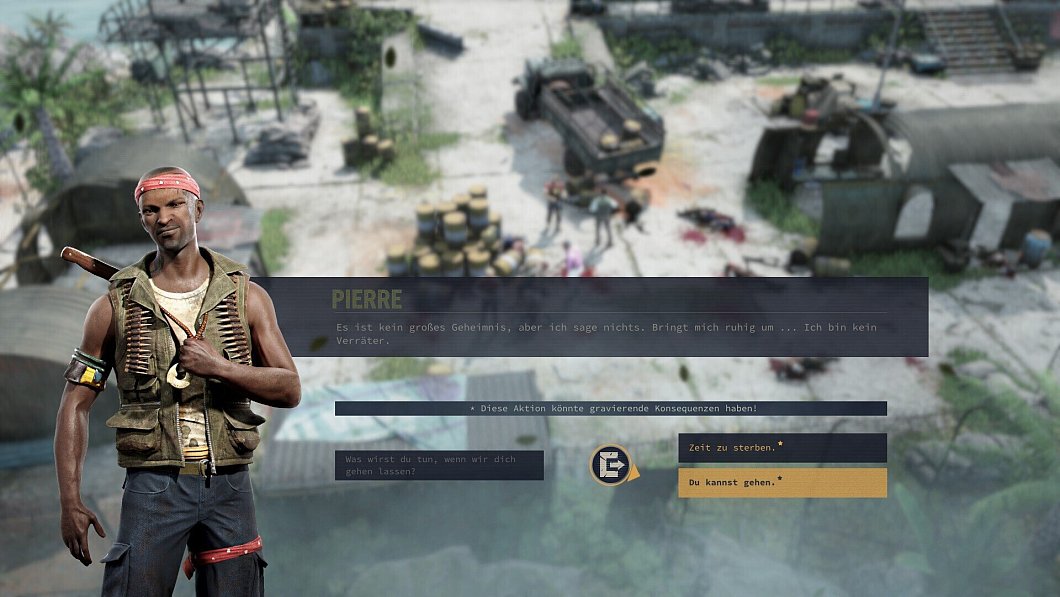Click the exit conversation arrow icon
The image size is (1060, 597).
click(x=610, y=465)
